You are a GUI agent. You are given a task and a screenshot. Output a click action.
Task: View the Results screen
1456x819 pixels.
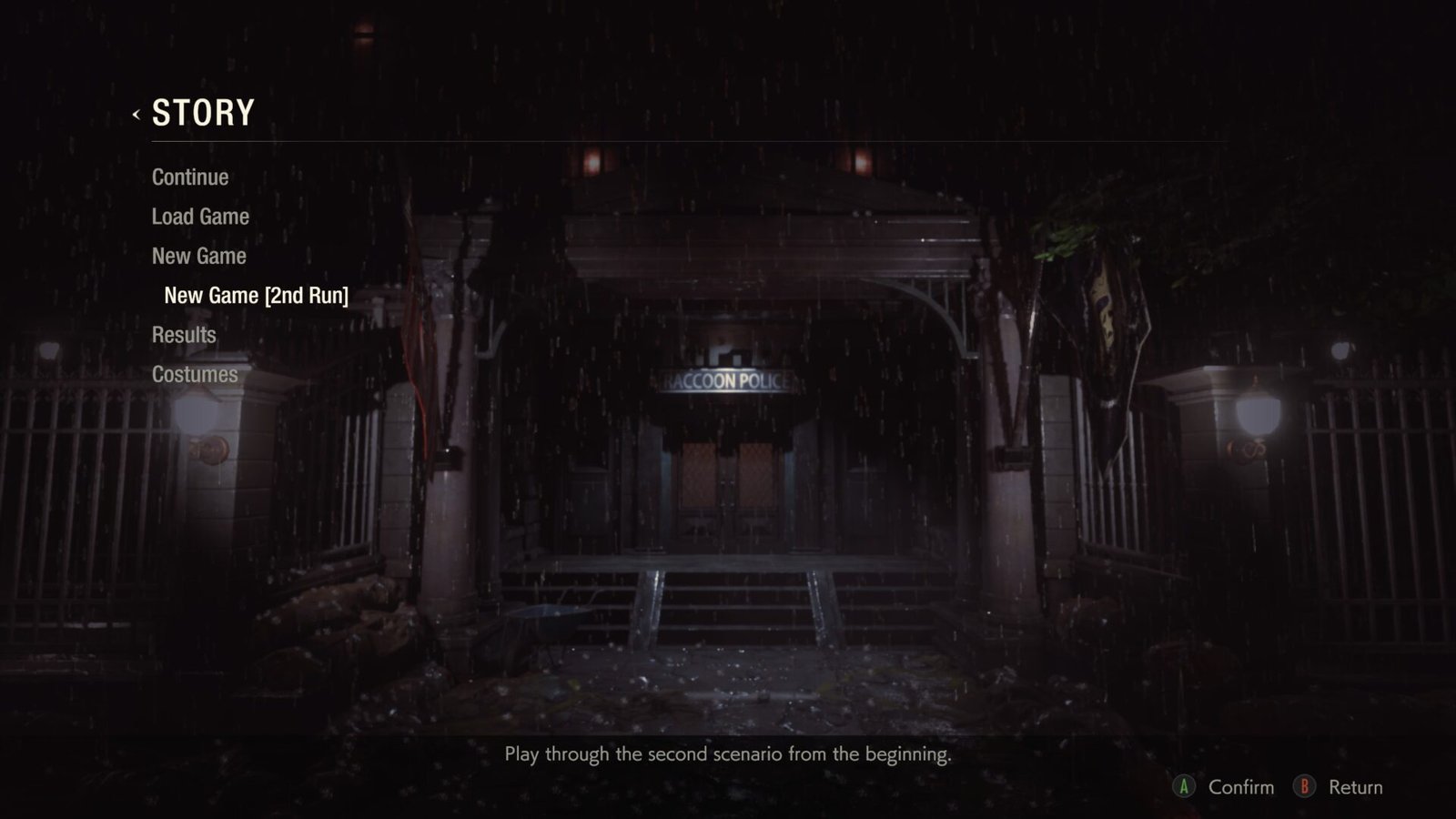pos(185,334)
